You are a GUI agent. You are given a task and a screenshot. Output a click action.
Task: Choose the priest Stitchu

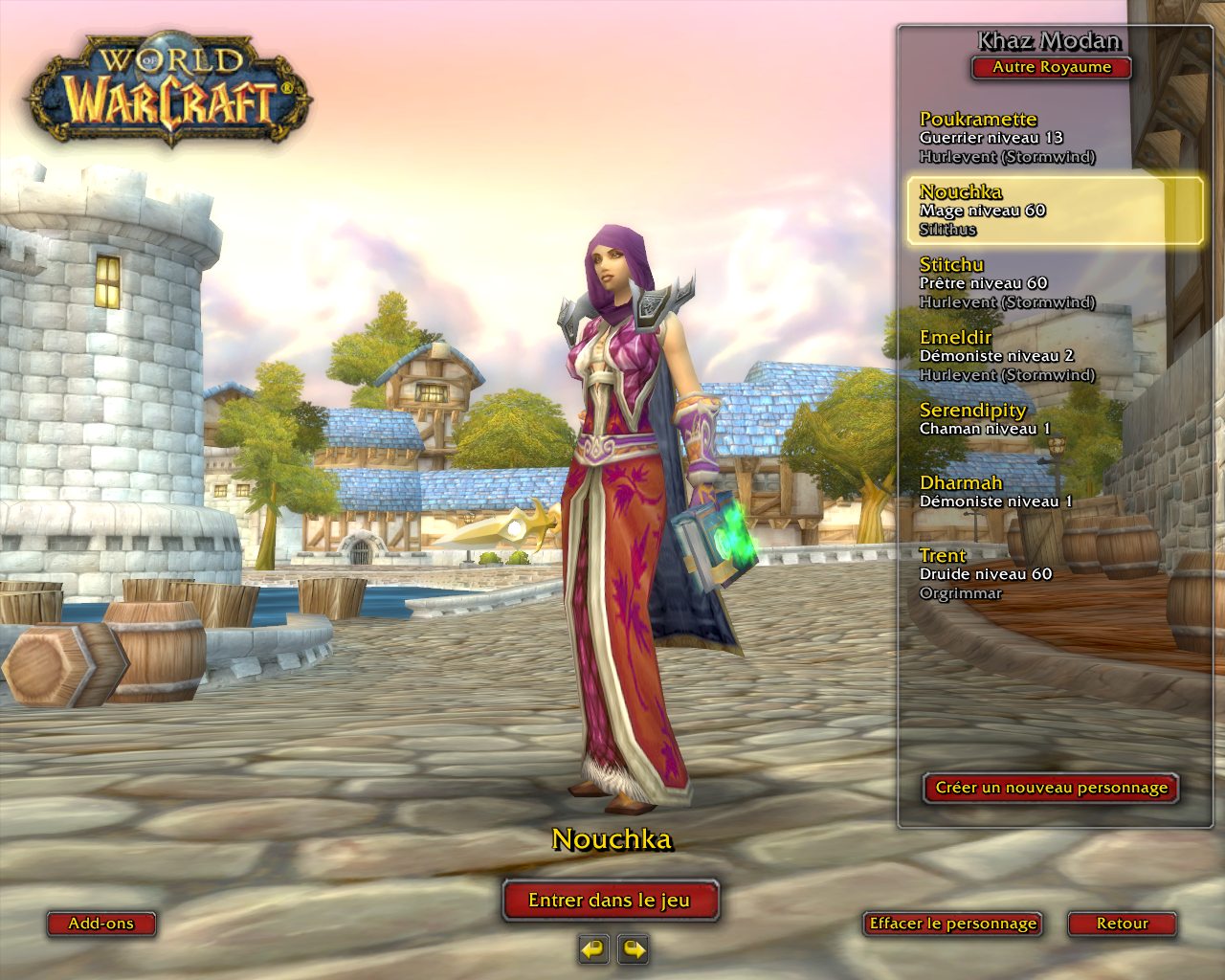tap(1007, 282)
